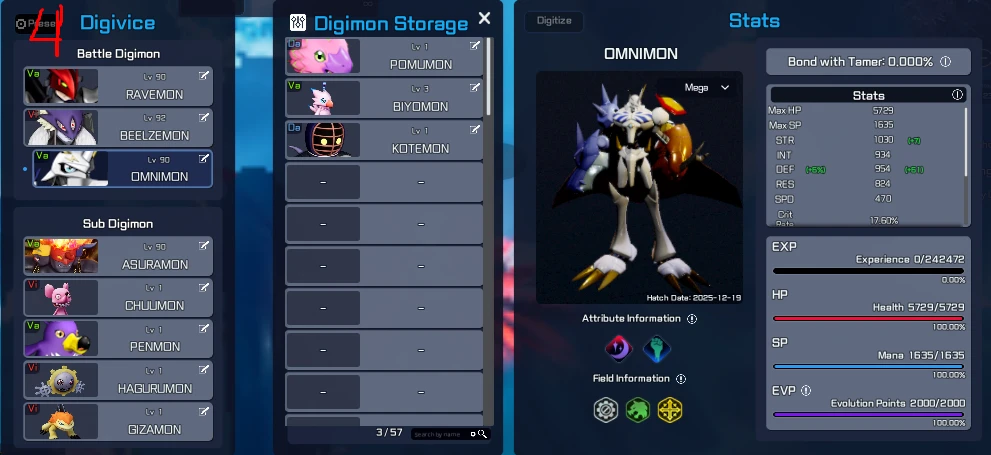Choose Hagurumon from the sub list
The width and height of the screenshot is (991, 455).
click(x=118, y=381)
